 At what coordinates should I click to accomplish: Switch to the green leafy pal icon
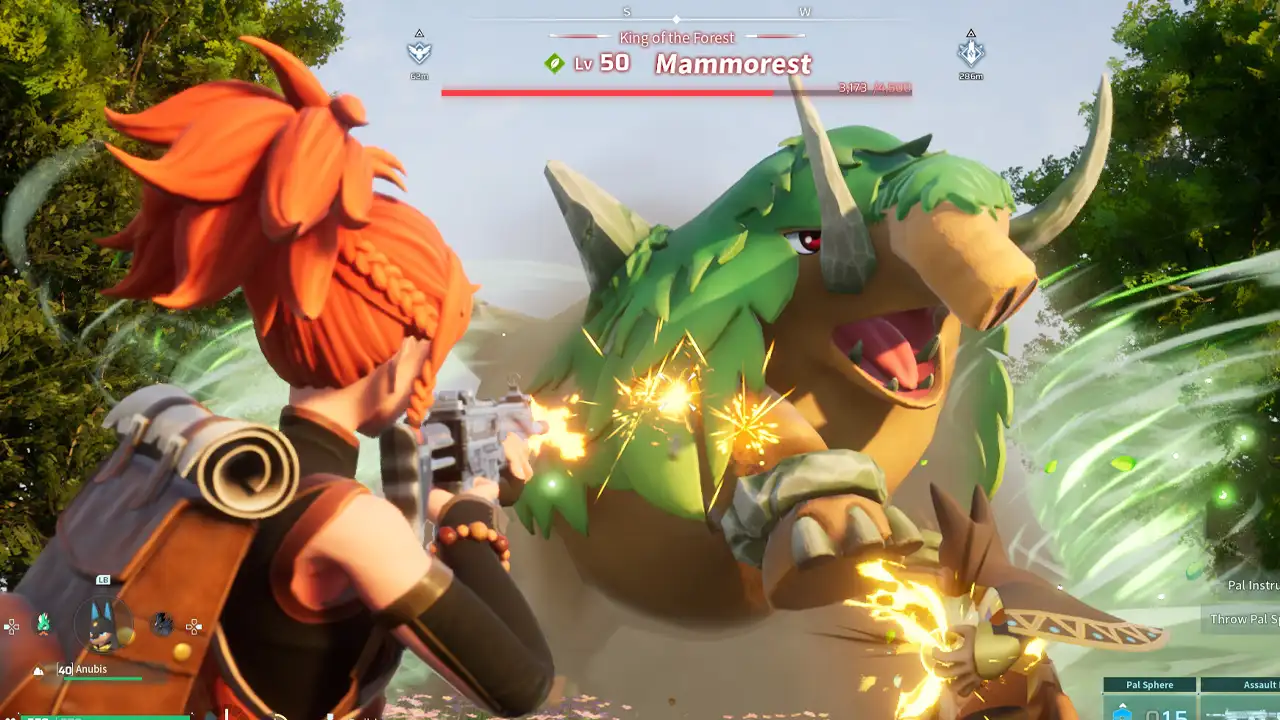click(x=43, y=624)
